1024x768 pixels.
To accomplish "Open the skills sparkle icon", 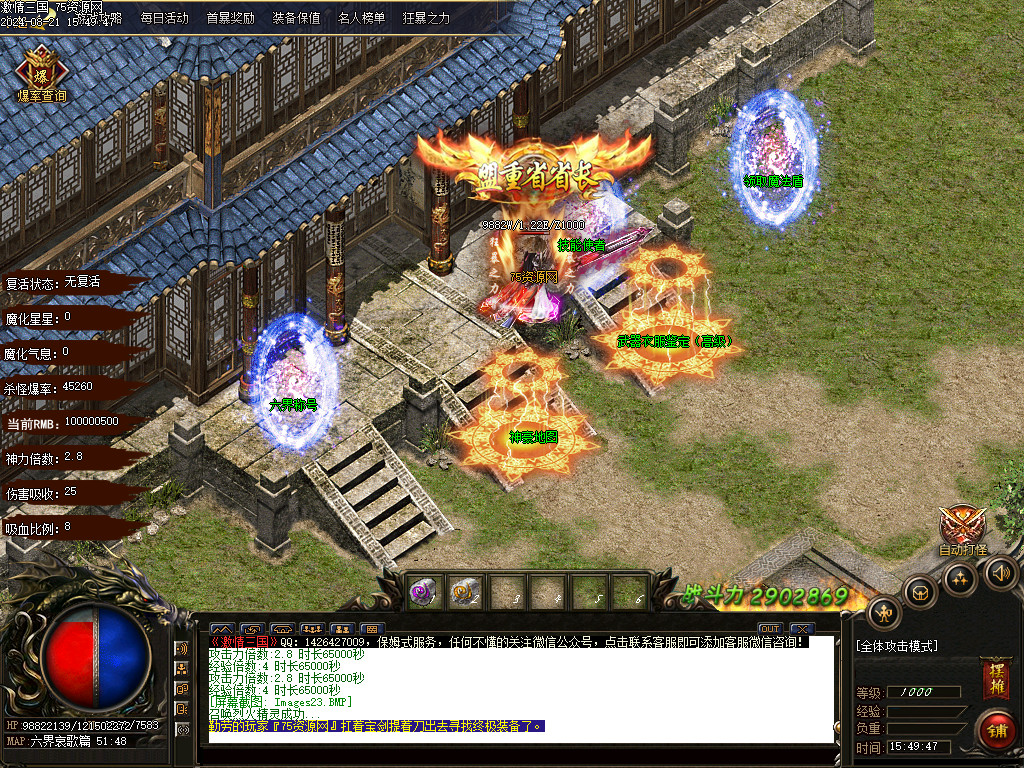I will (x=960, y=577).
